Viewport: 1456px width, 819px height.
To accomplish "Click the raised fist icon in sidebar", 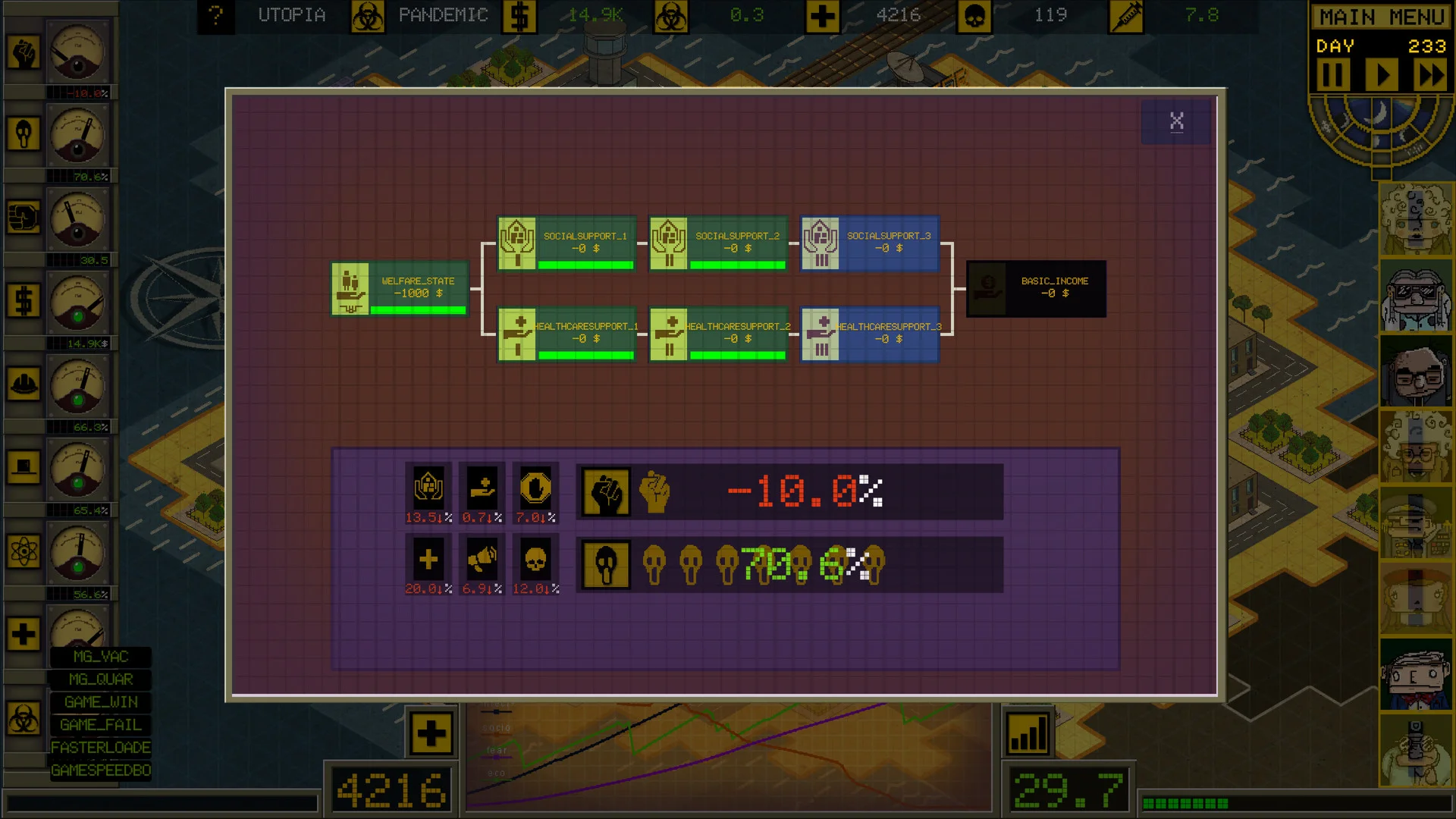I will [24, 53].
